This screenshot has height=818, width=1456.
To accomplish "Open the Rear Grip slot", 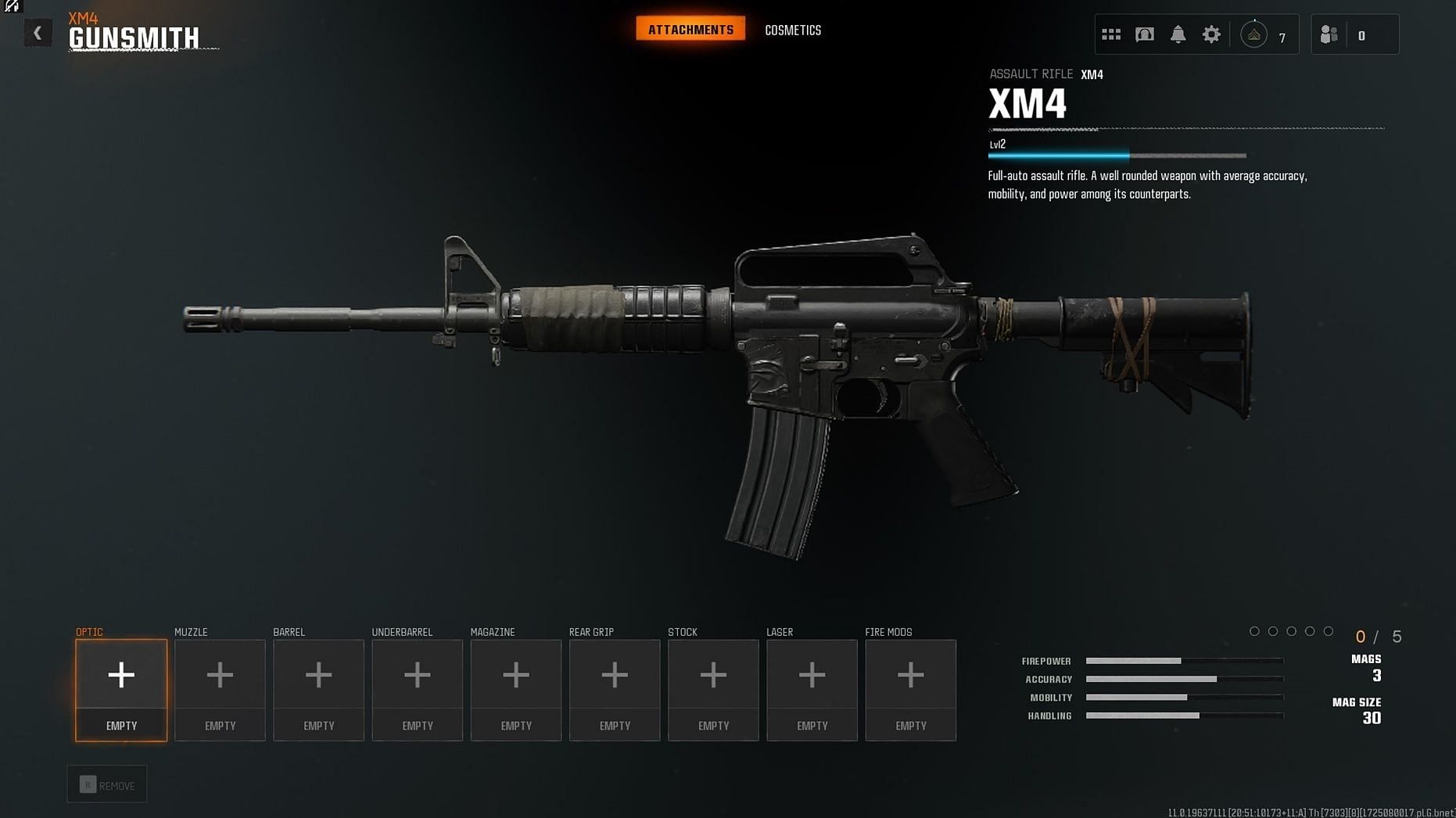I will [615, 690].
